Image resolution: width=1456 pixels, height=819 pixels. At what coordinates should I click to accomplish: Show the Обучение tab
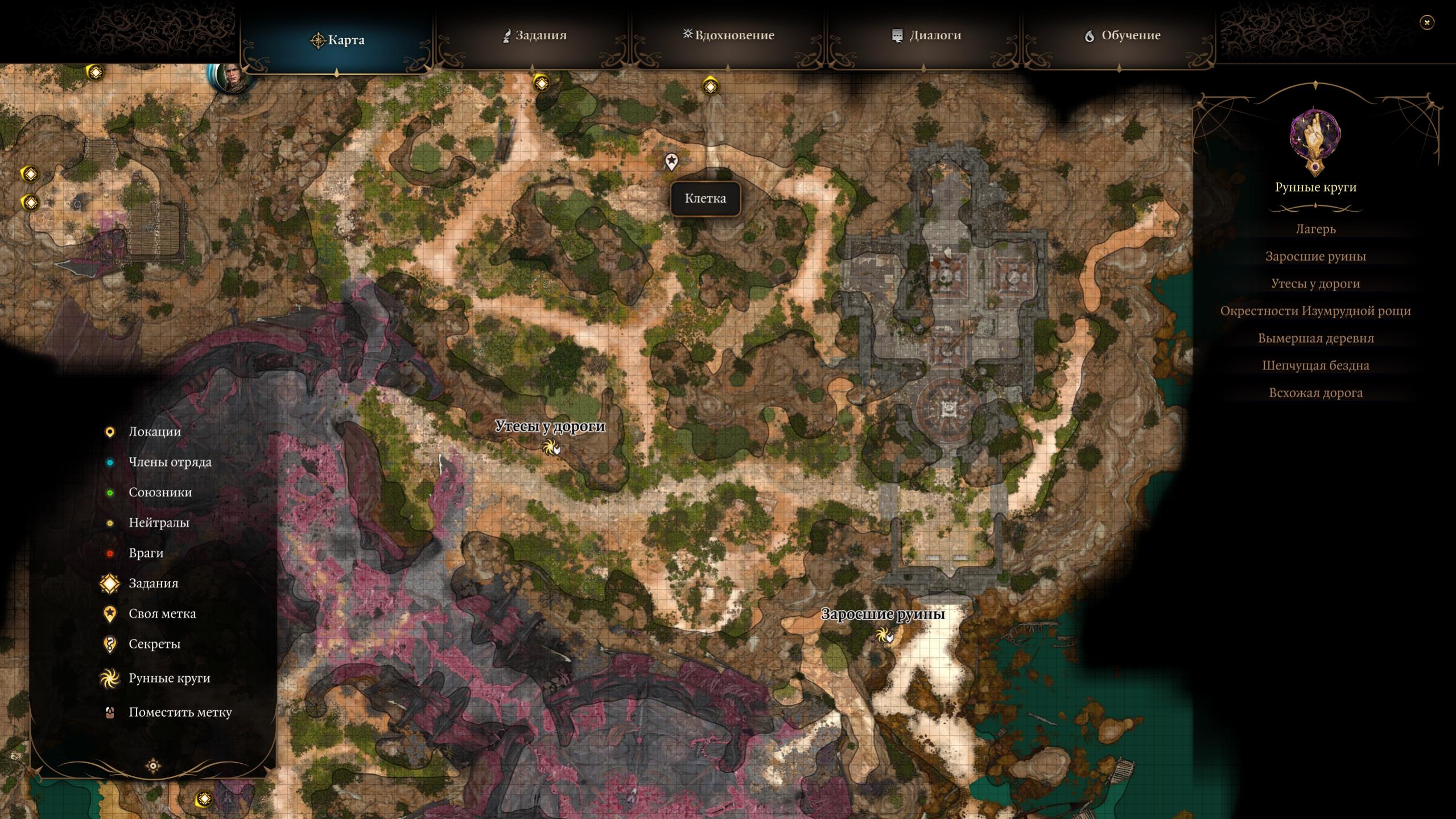[1121, 35]
